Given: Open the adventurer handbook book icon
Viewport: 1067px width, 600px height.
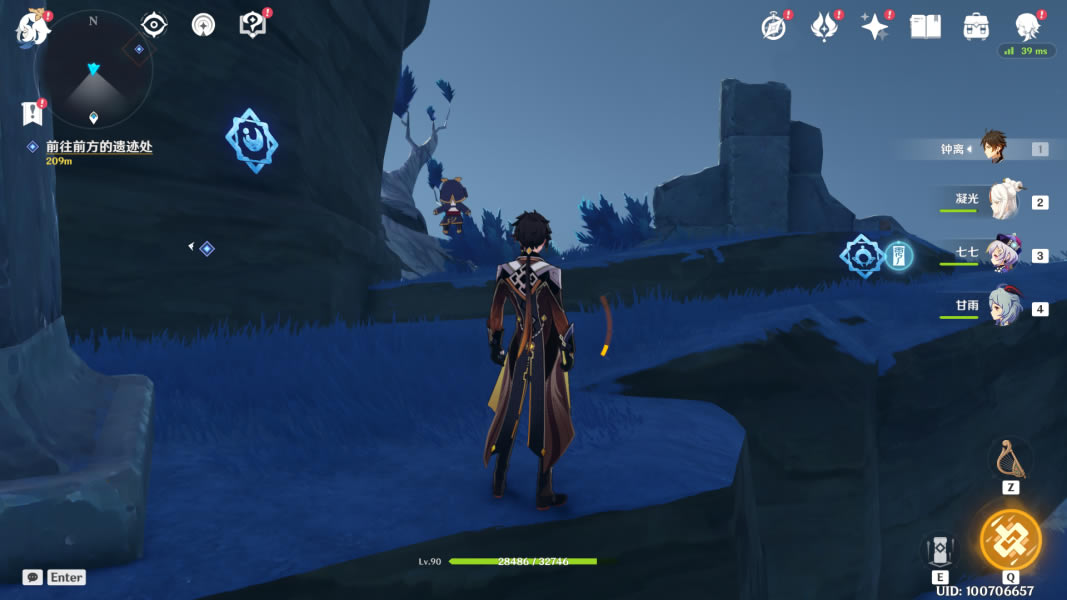Looking at the screenshot, I should coord(925,27).
